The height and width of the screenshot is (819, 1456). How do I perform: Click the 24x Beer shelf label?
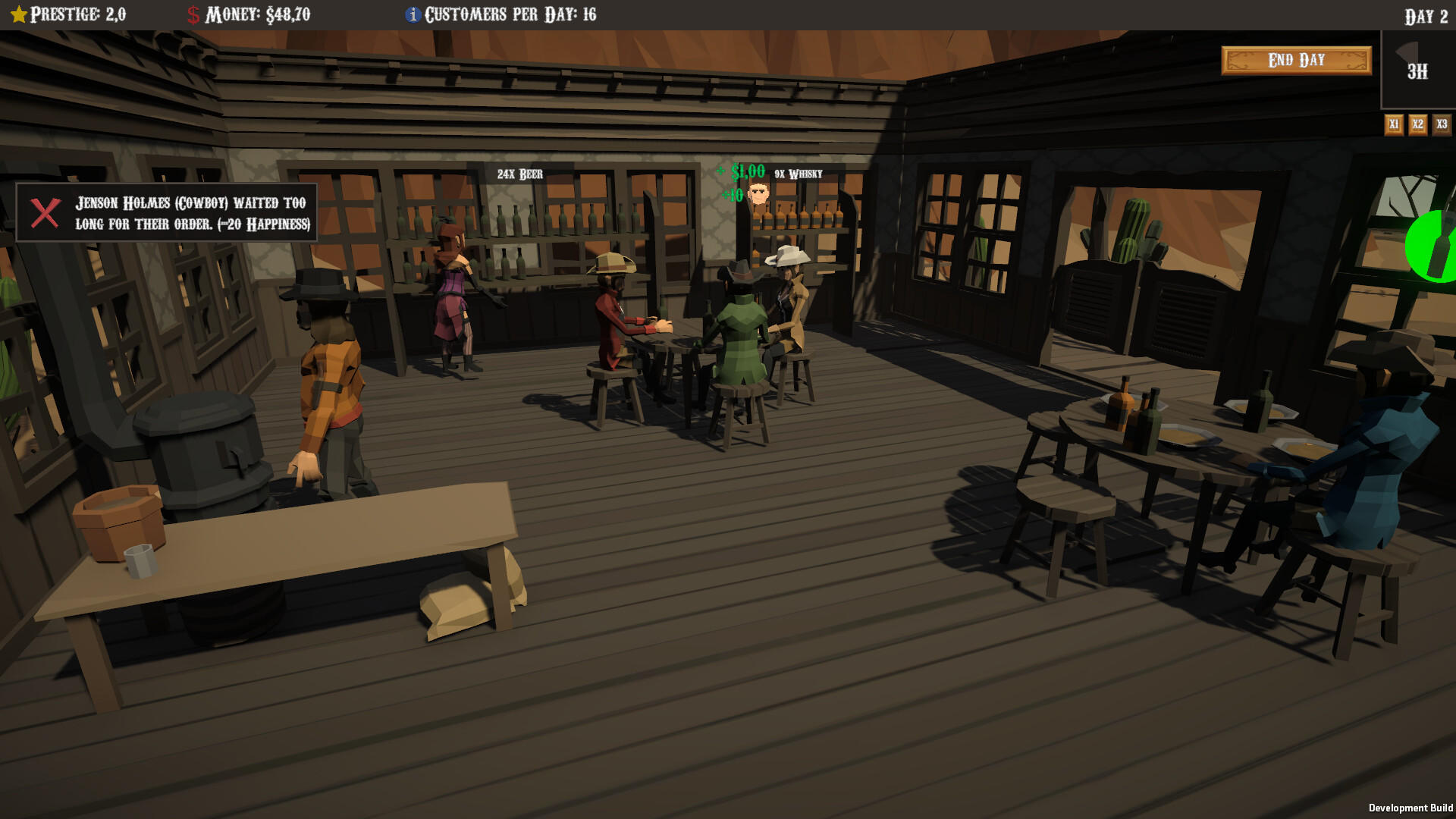(519, 174)
